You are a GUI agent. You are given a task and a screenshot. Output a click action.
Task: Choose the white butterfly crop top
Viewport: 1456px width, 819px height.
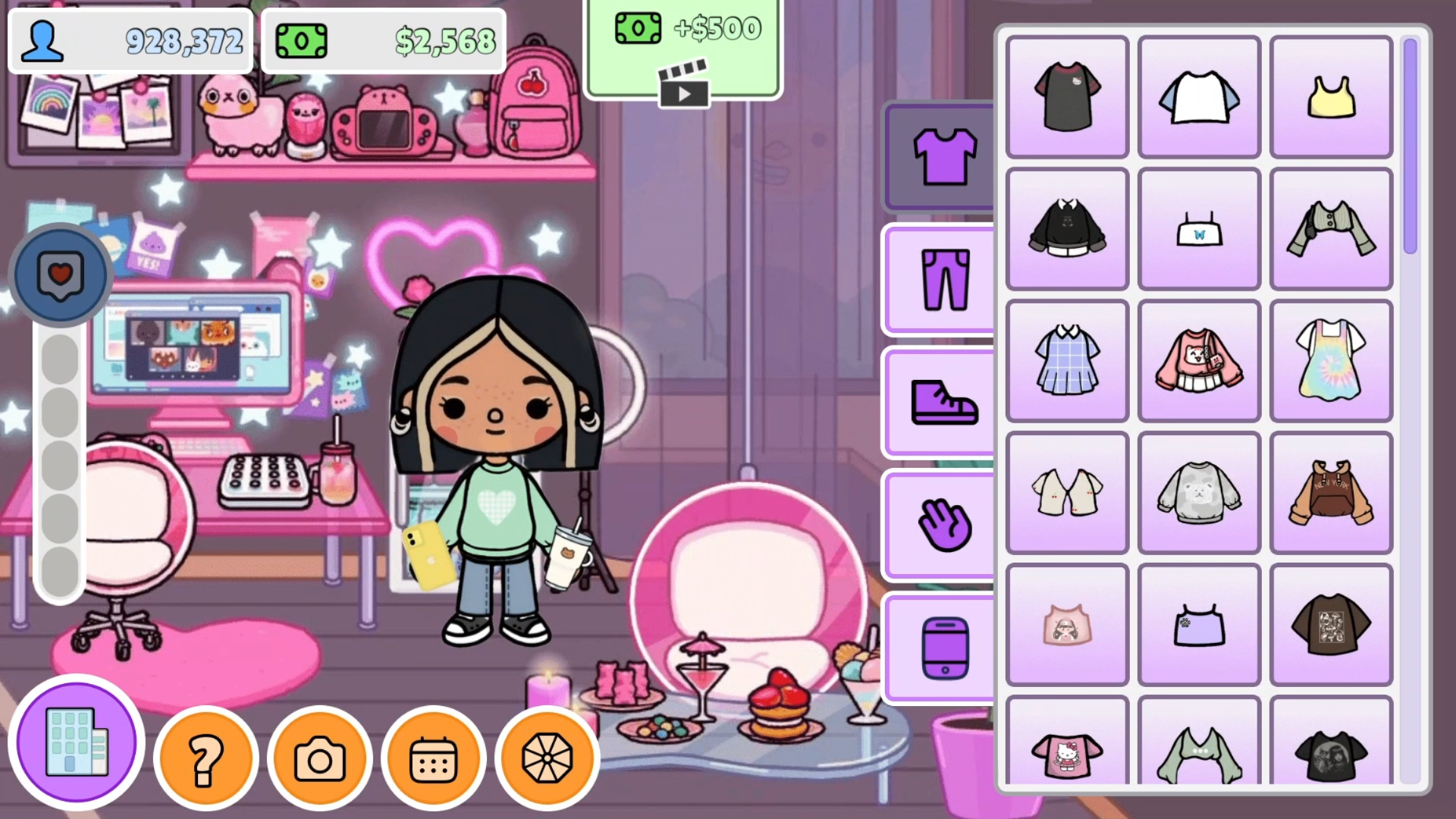1199,228
